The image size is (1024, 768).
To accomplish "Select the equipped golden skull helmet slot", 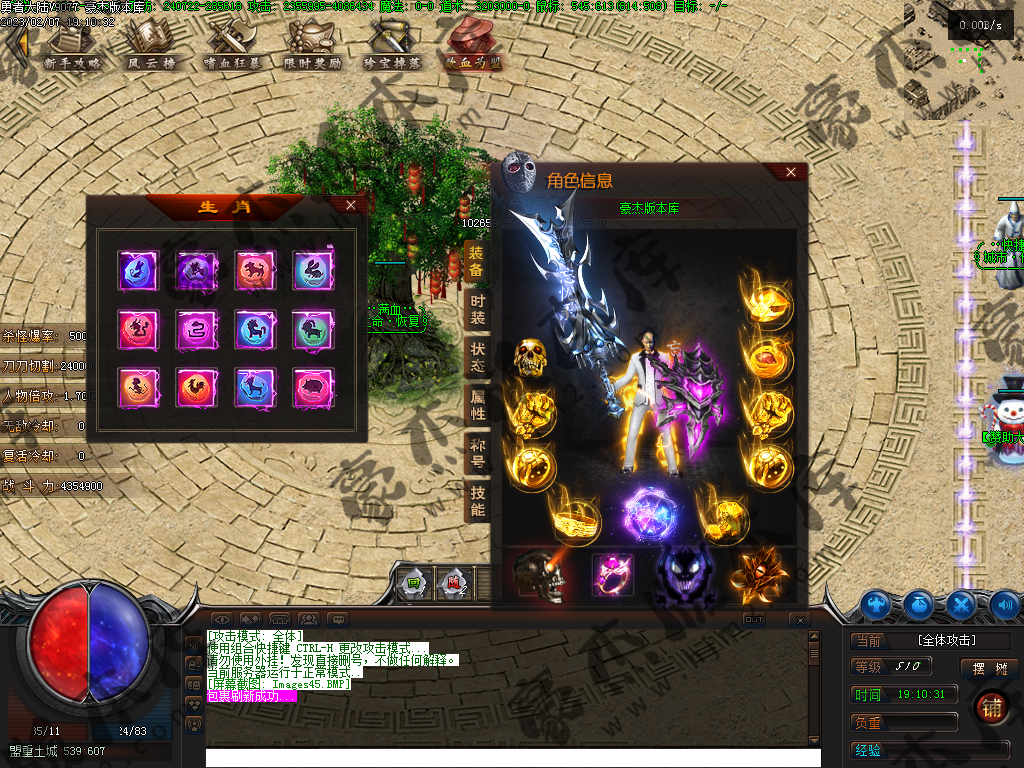I will point(530,357).
